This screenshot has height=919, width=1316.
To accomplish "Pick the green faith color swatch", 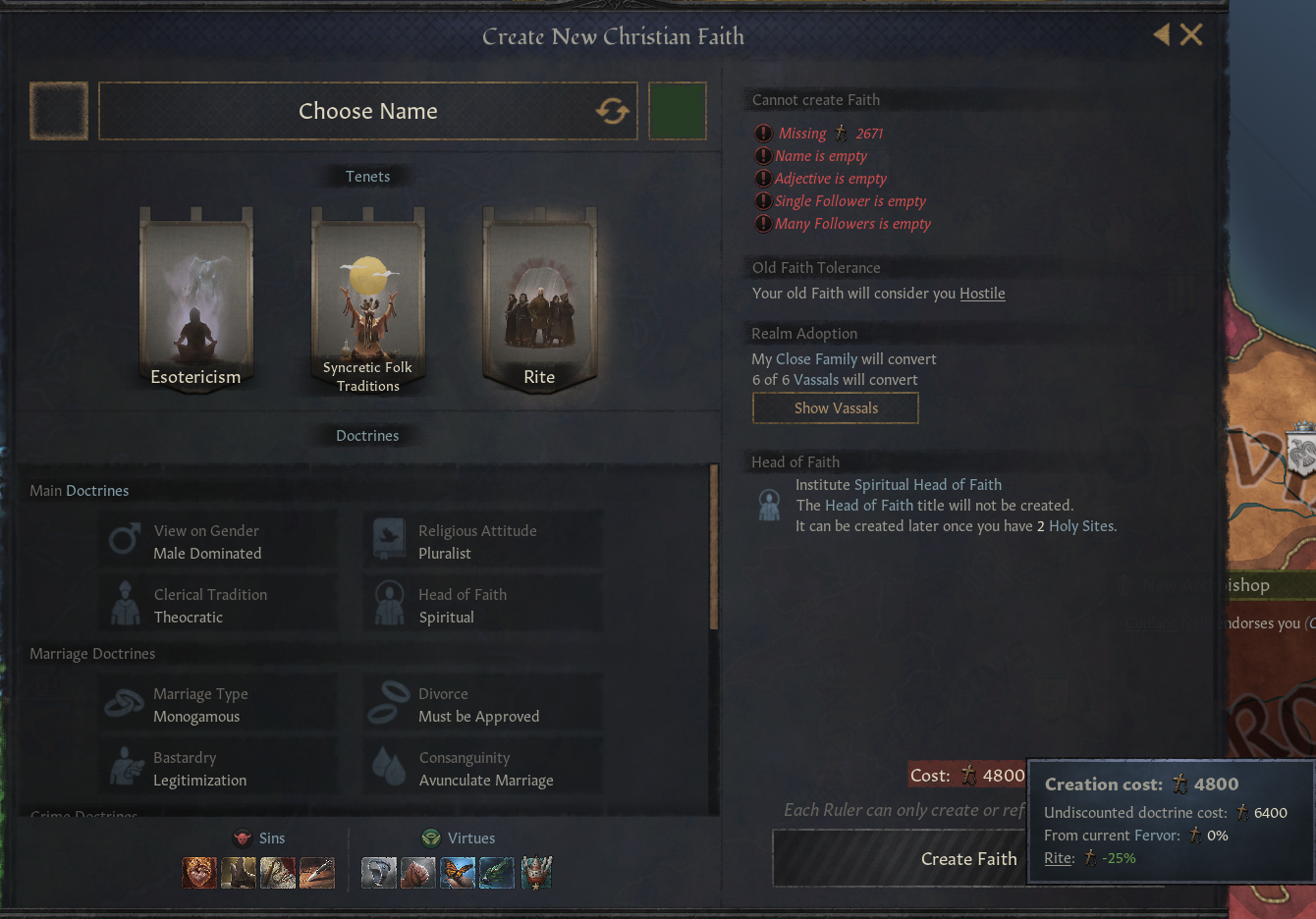I will (678, 111).
